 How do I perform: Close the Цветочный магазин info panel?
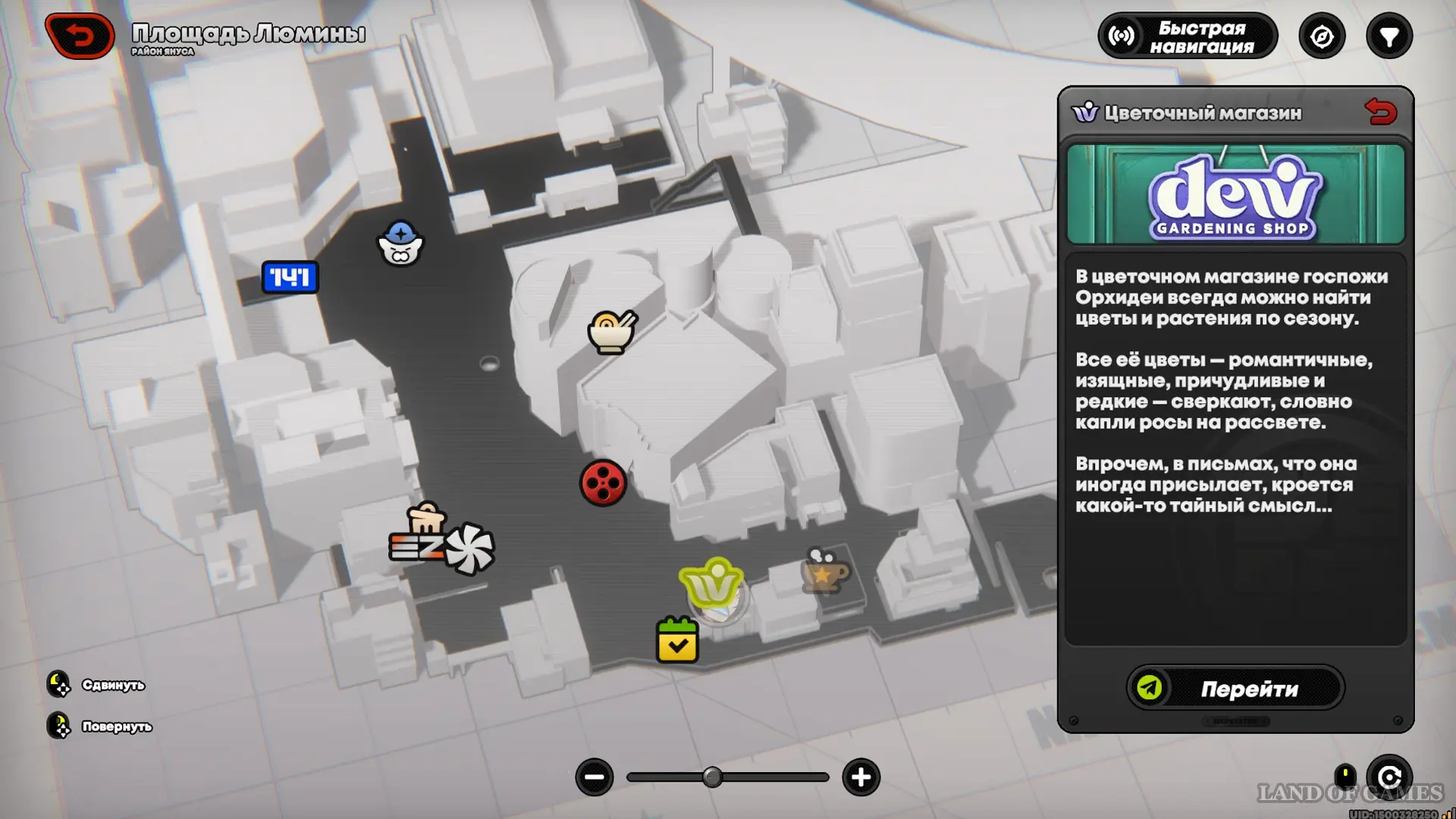(x=1380, y=113)
